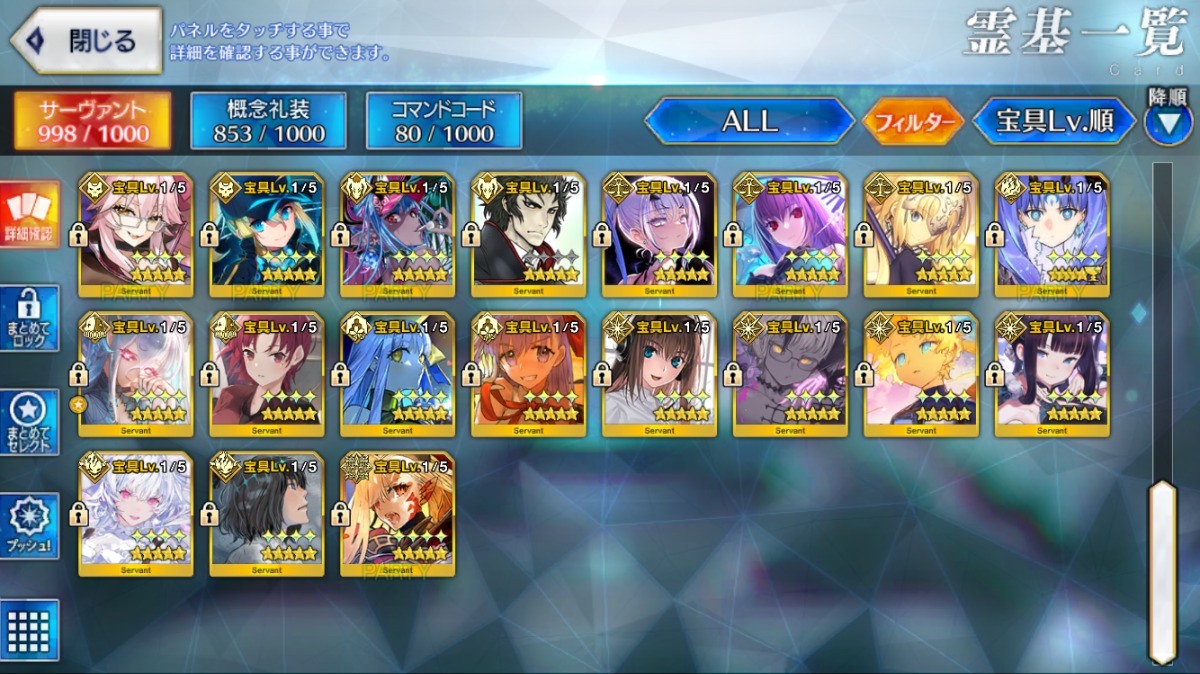Image resolution: width=1200 pixels, height=674 pixels.
Task: Change the 宝具Lv.順 sort order
Action: click(1054, 121)
